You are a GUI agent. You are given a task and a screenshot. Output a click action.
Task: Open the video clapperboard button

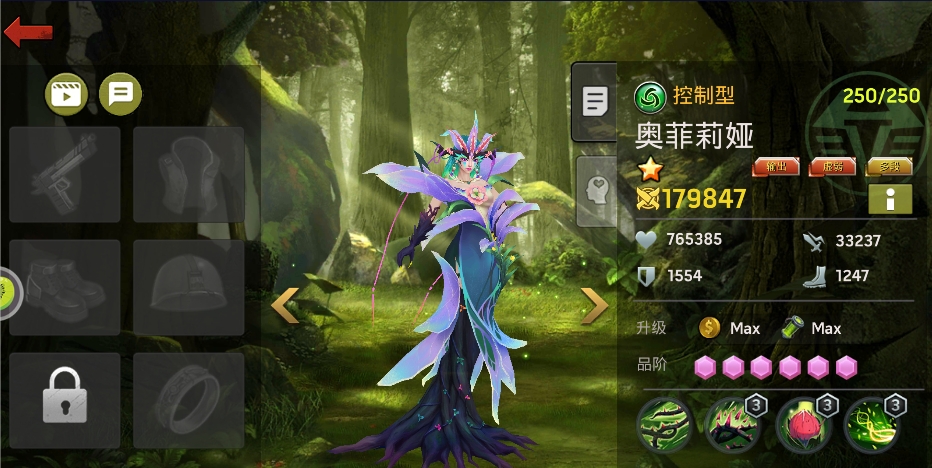(x=67, y=95)
